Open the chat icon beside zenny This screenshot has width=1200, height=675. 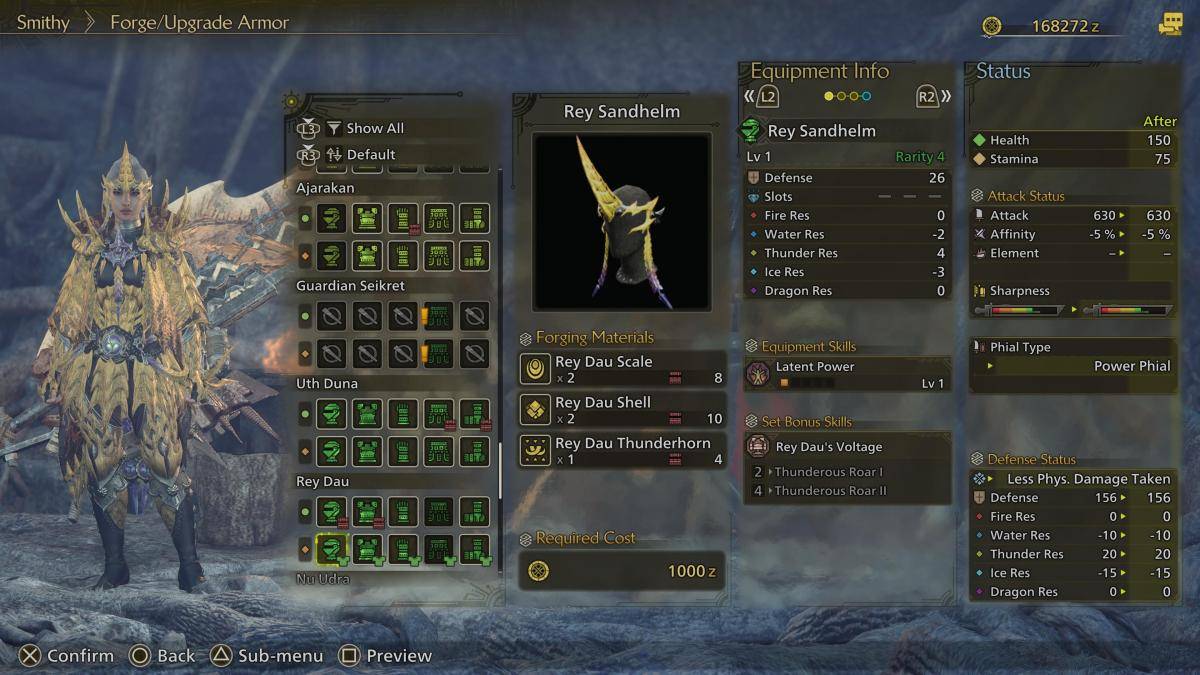pyautogui.click(x=1169, y=25)
